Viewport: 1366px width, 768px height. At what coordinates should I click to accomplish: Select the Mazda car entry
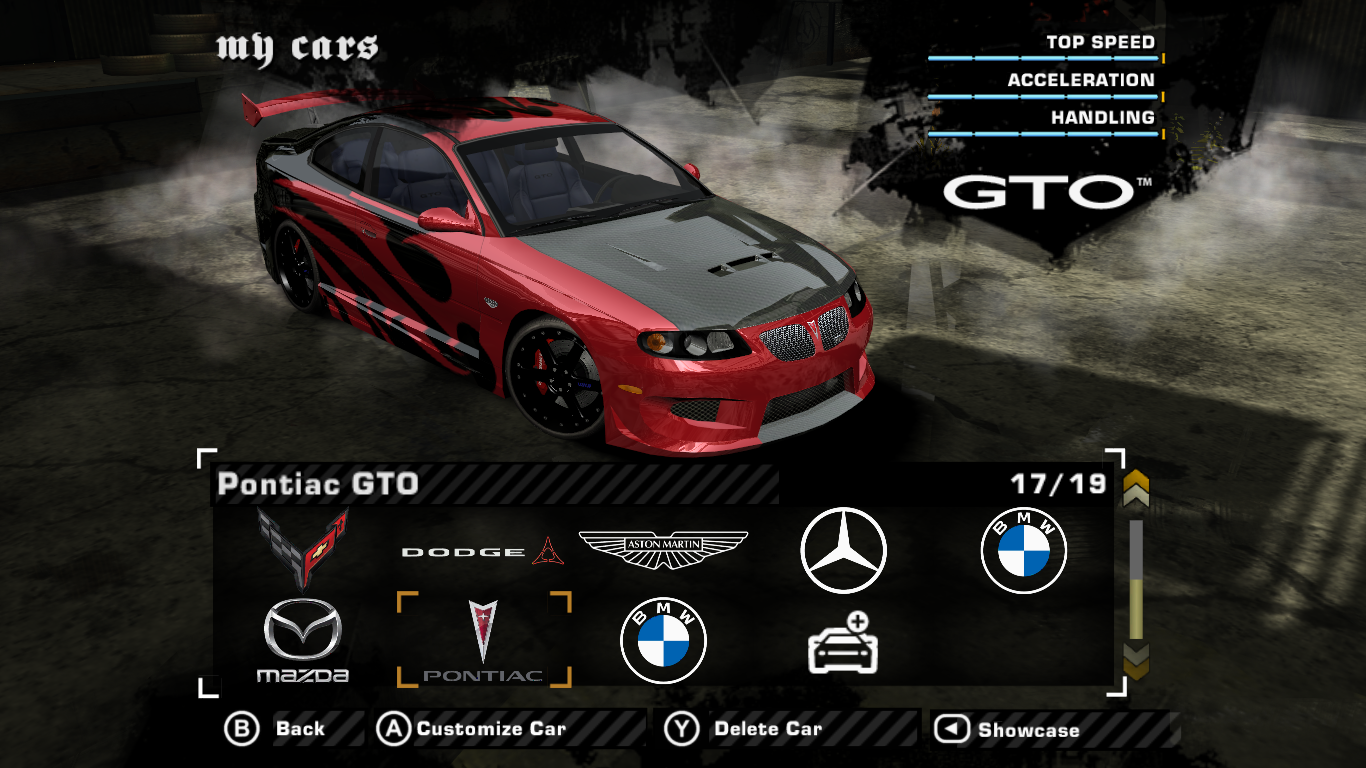[303, 641]
